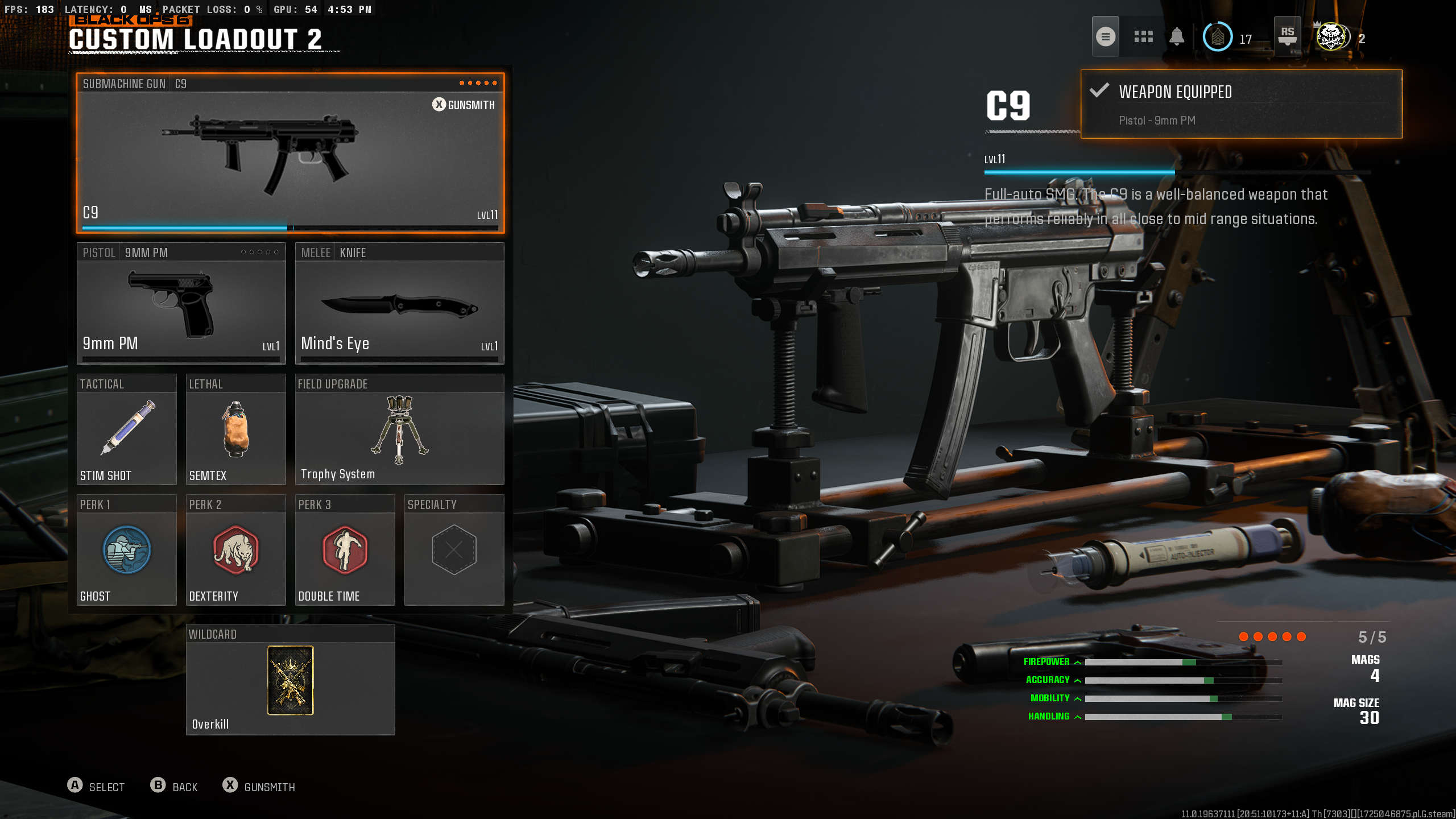Select the Stim Shot tactical slot
Screen dimensions: 1456x819
coord(126,430)
